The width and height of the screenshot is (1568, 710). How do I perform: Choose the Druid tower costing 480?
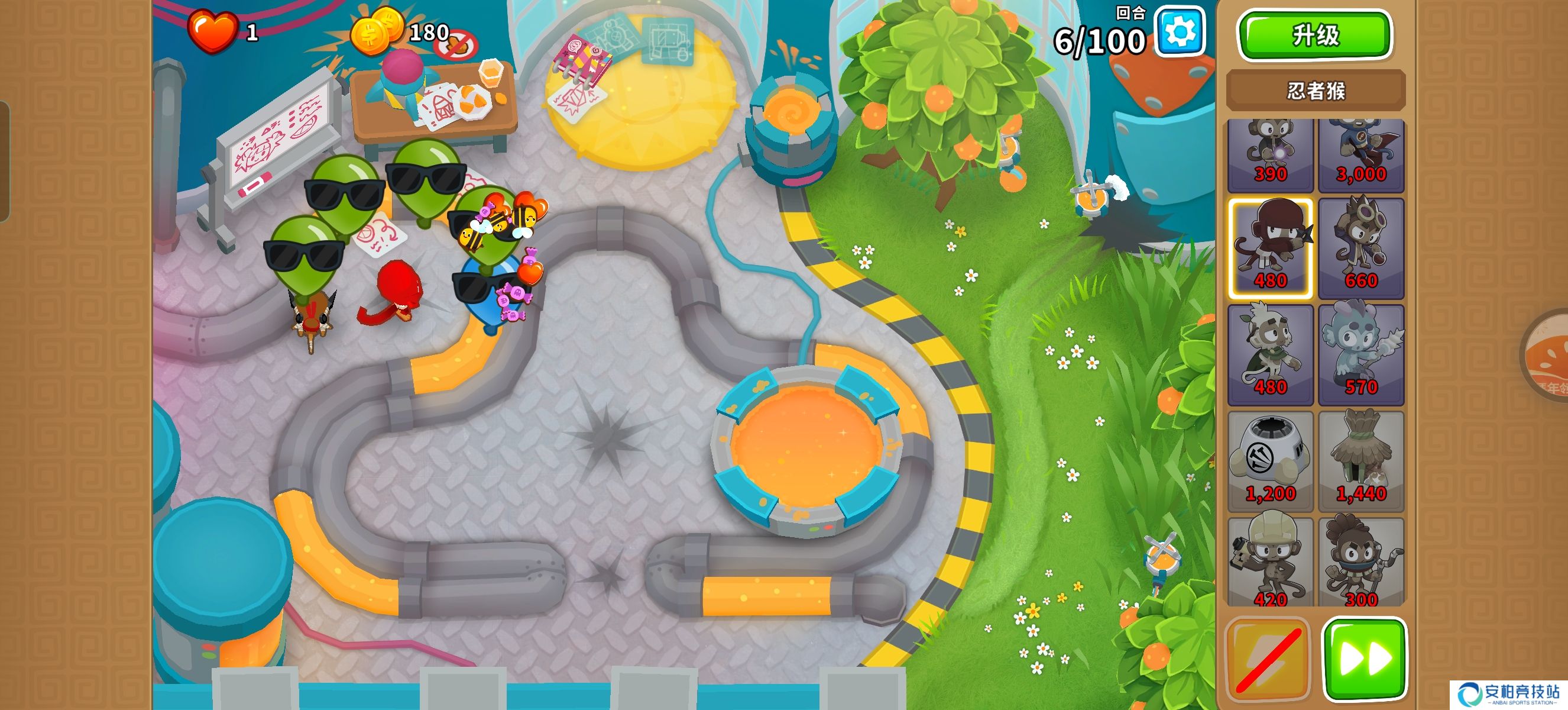pos(1271,354)
